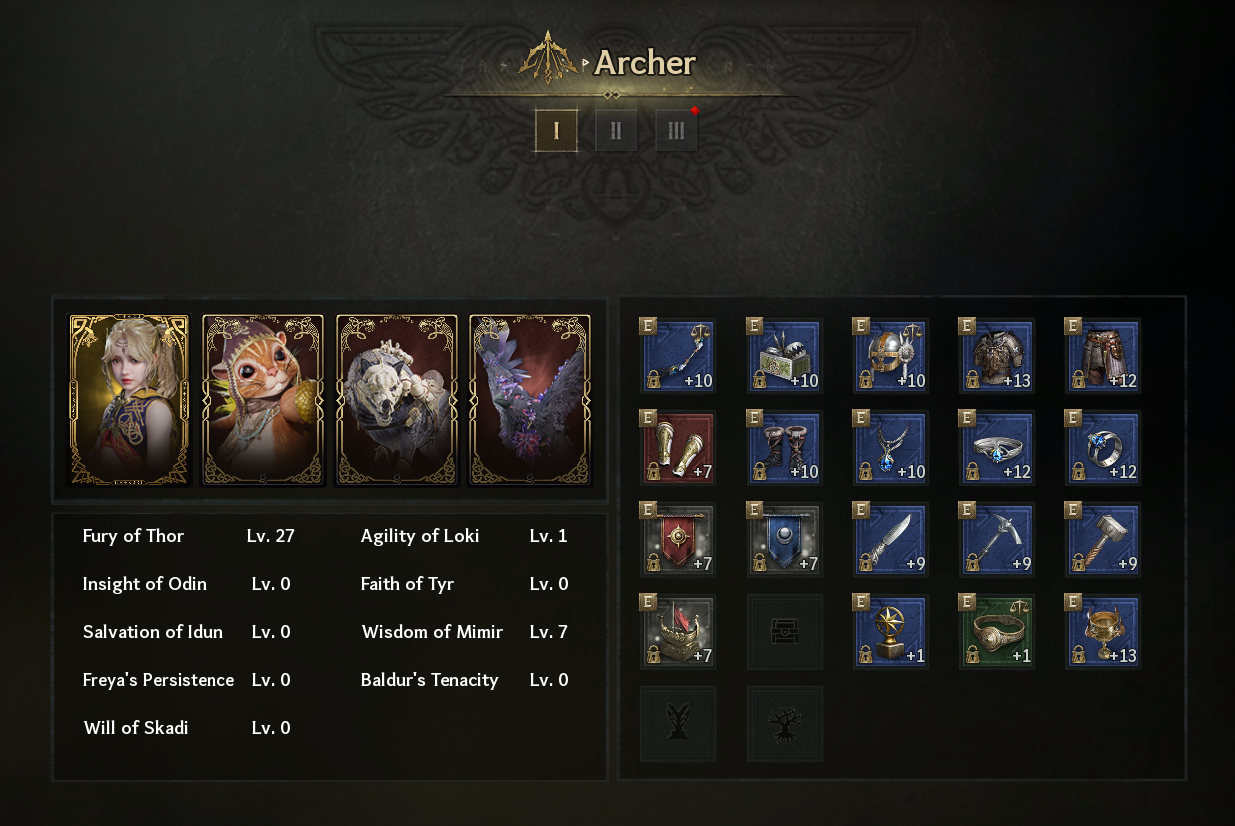Select the +12 leg armor slot
This screenshot has height=826, width=1235.
(1102, 356)
